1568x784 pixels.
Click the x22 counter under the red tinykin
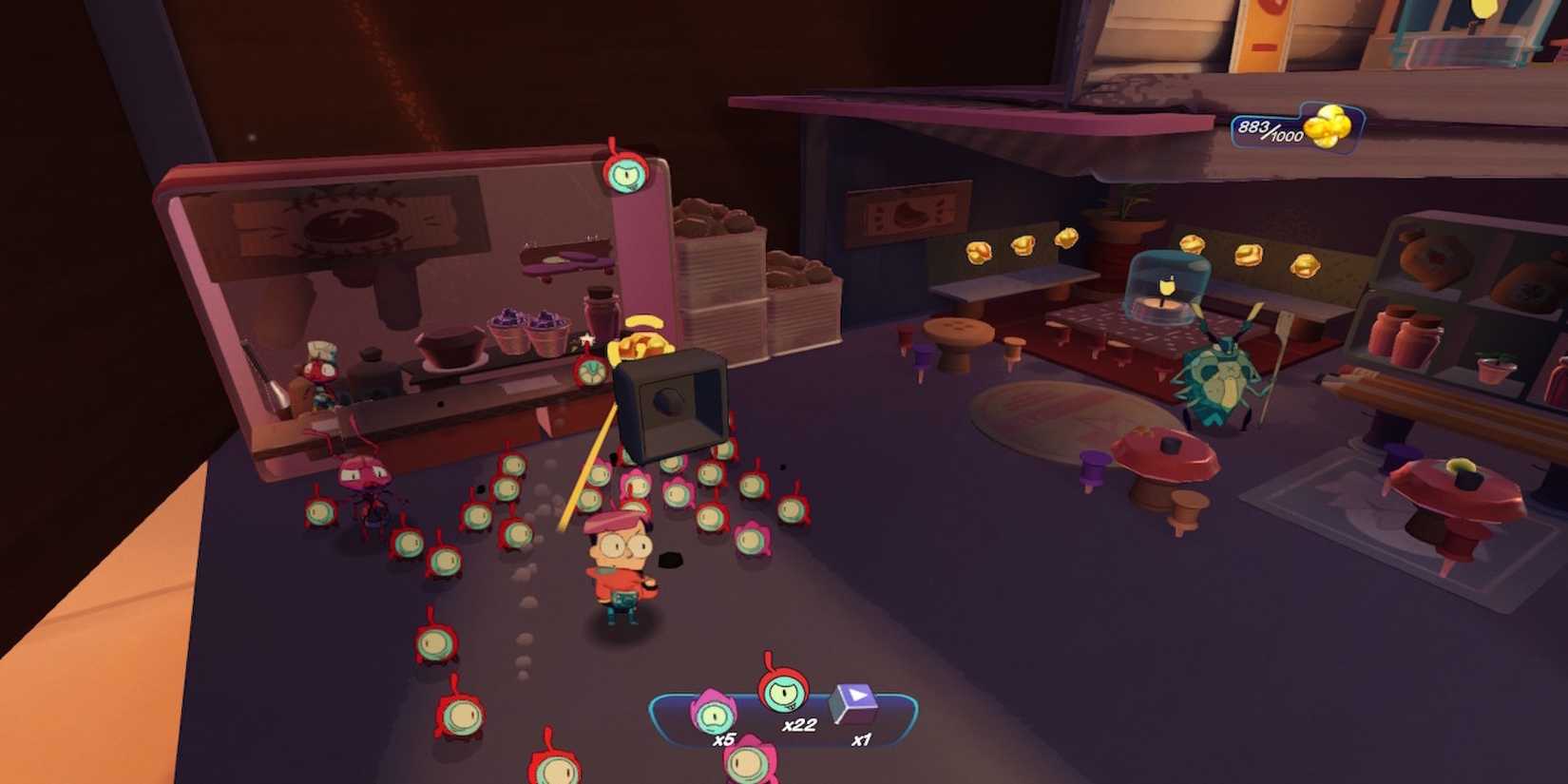tap(799, 725)
